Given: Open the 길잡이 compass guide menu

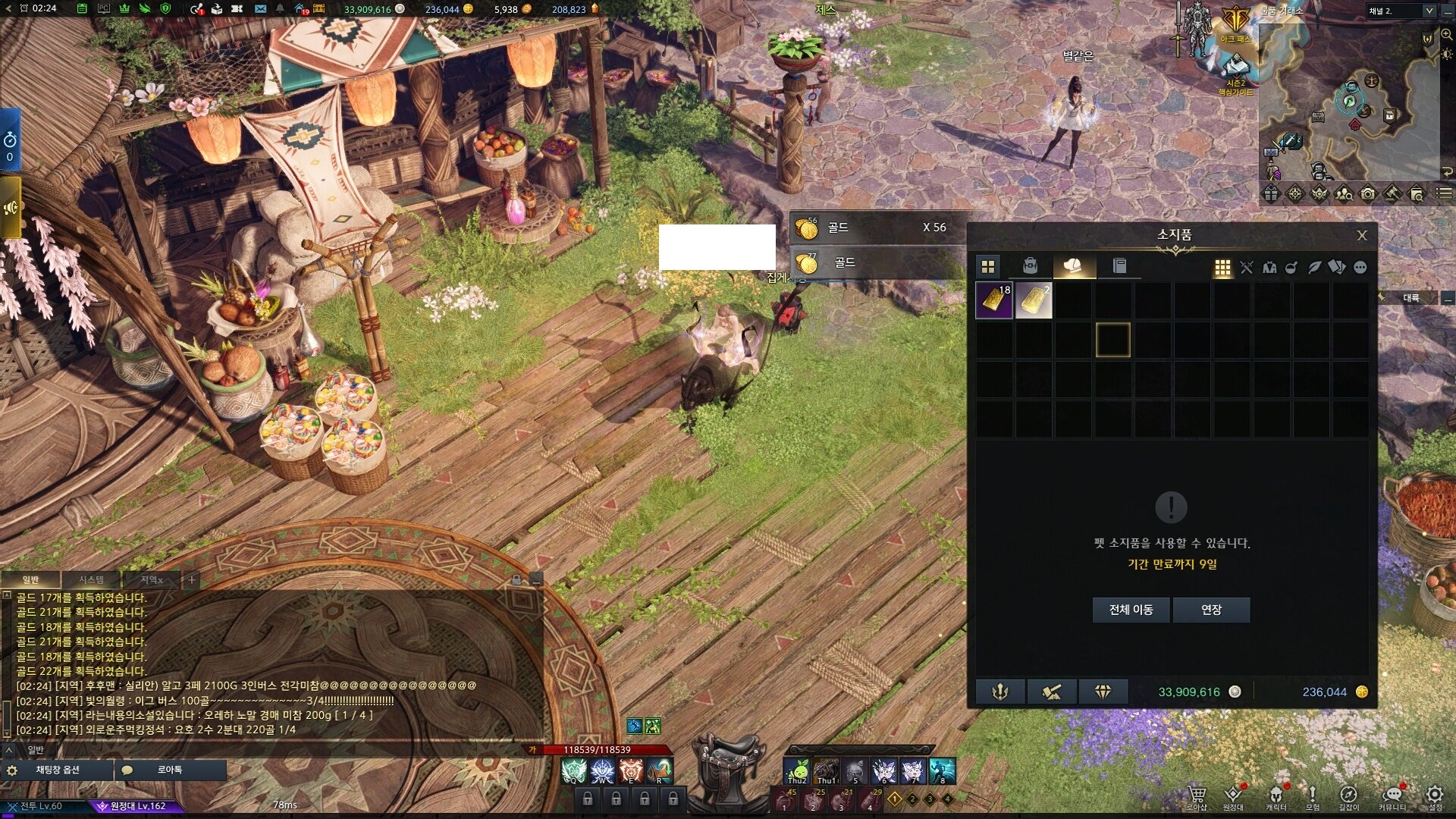Looking at the screenshot, I should (1348, 795).
